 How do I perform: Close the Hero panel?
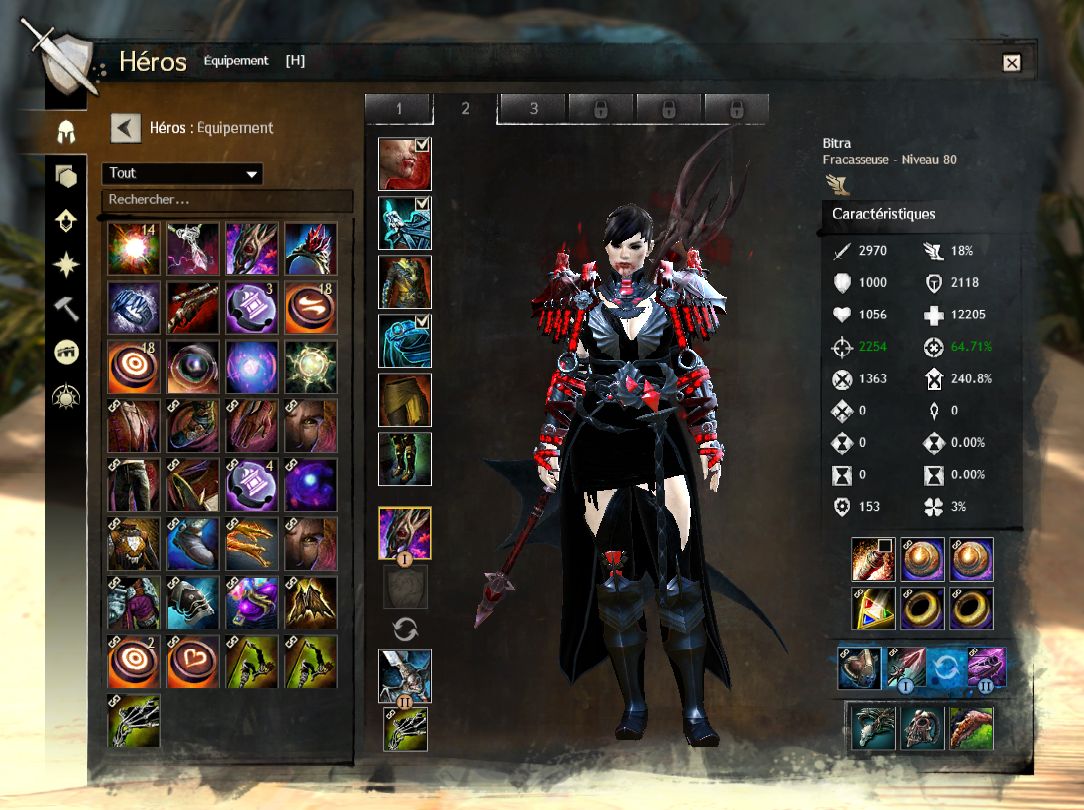1012,63
